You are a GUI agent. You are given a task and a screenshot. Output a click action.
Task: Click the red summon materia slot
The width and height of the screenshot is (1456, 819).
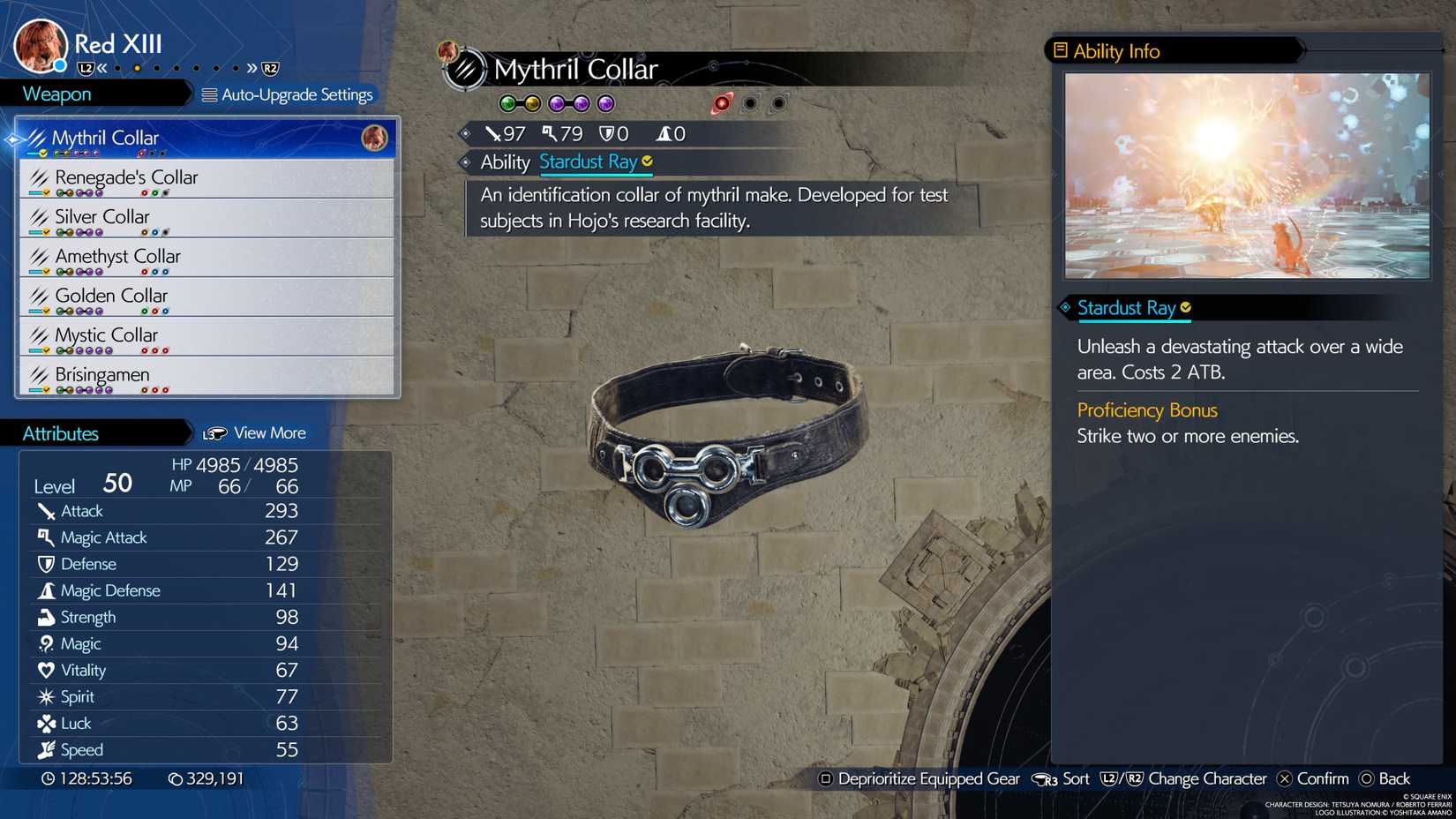(x=722, y=103)
